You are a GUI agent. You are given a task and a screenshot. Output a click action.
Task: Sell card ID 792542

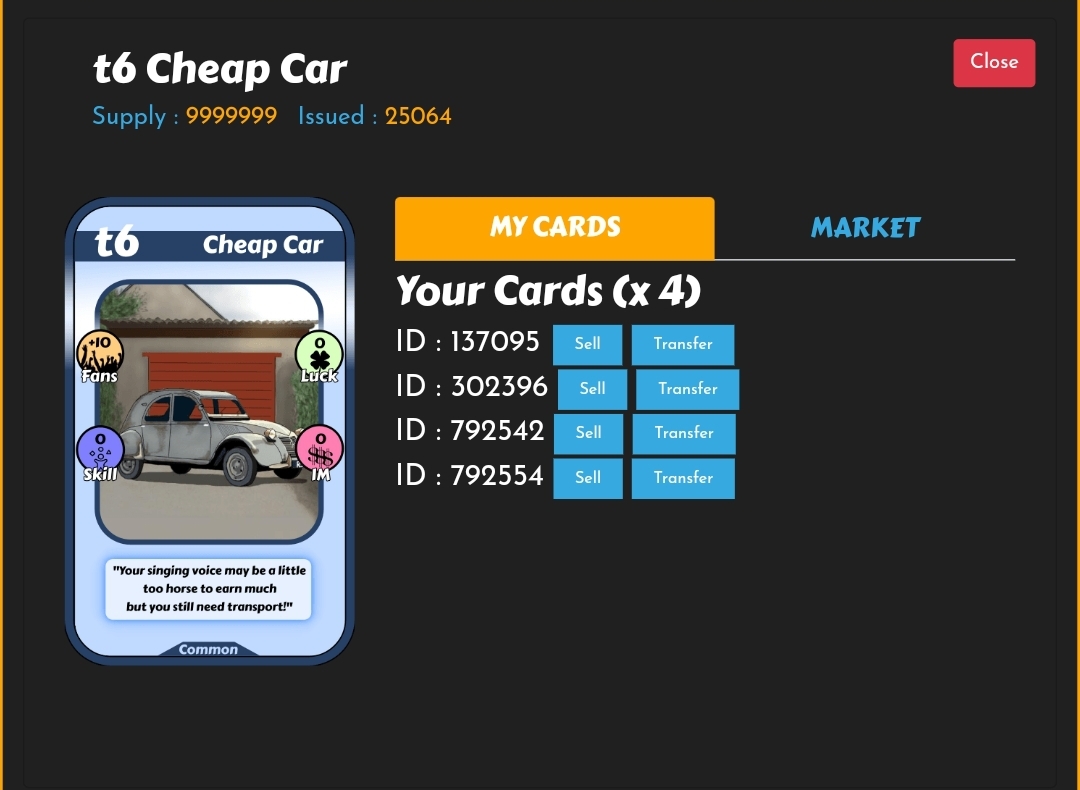click(x=589, y=433)
